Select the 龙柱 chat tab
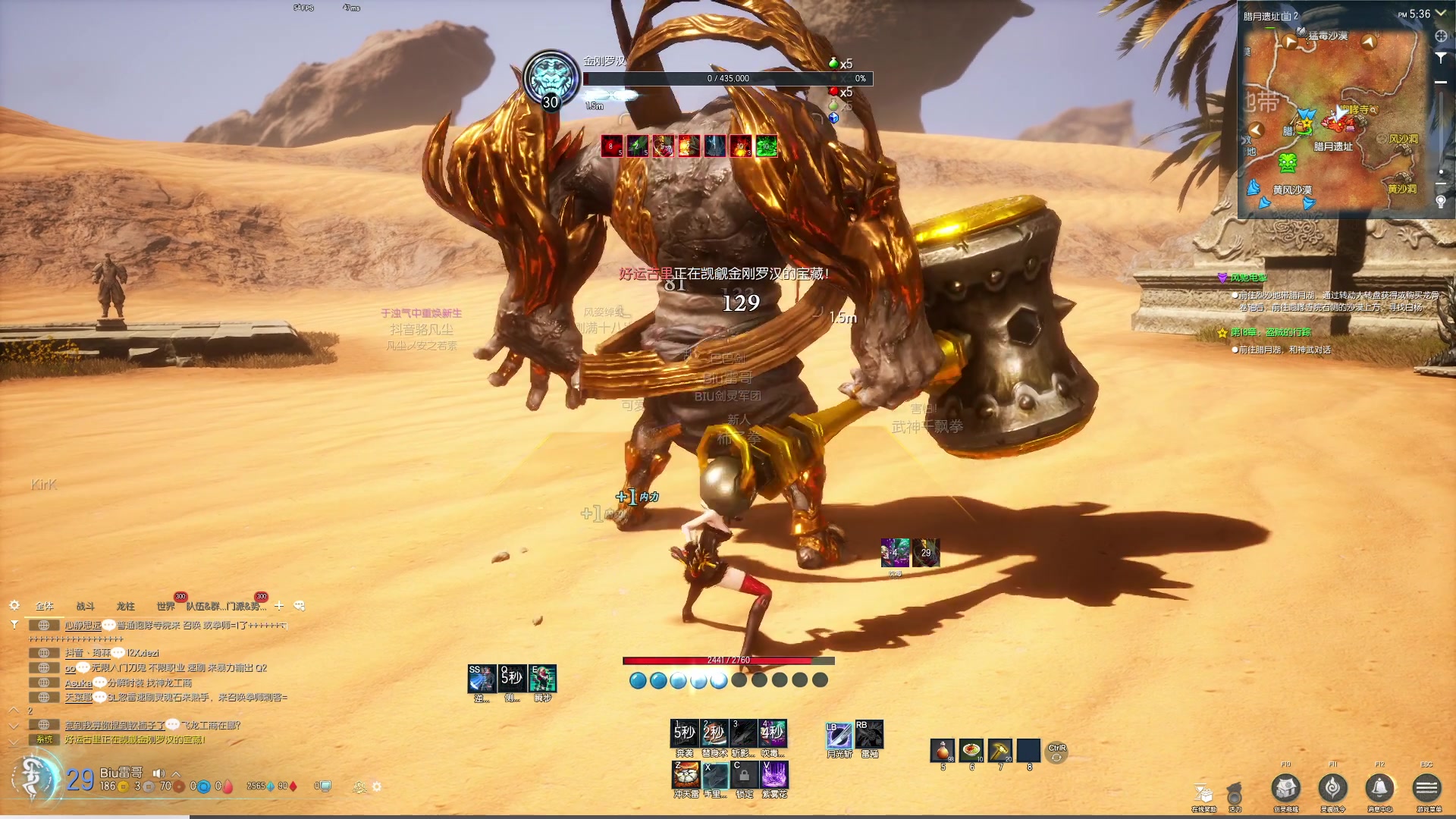The image size is (1456, 819). [x=125, y=606]
